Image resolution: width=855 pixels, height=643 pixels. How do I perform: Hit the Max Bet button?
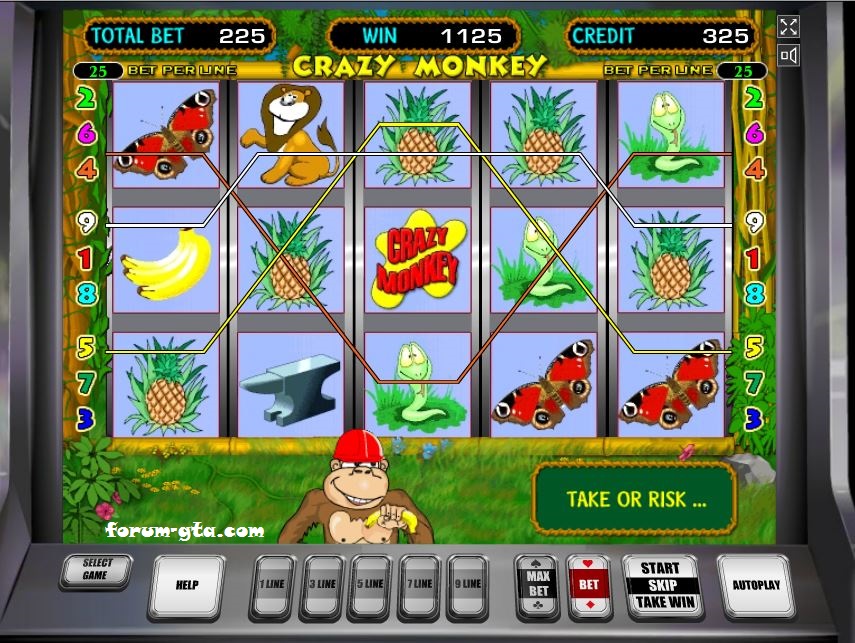(537, 585)
